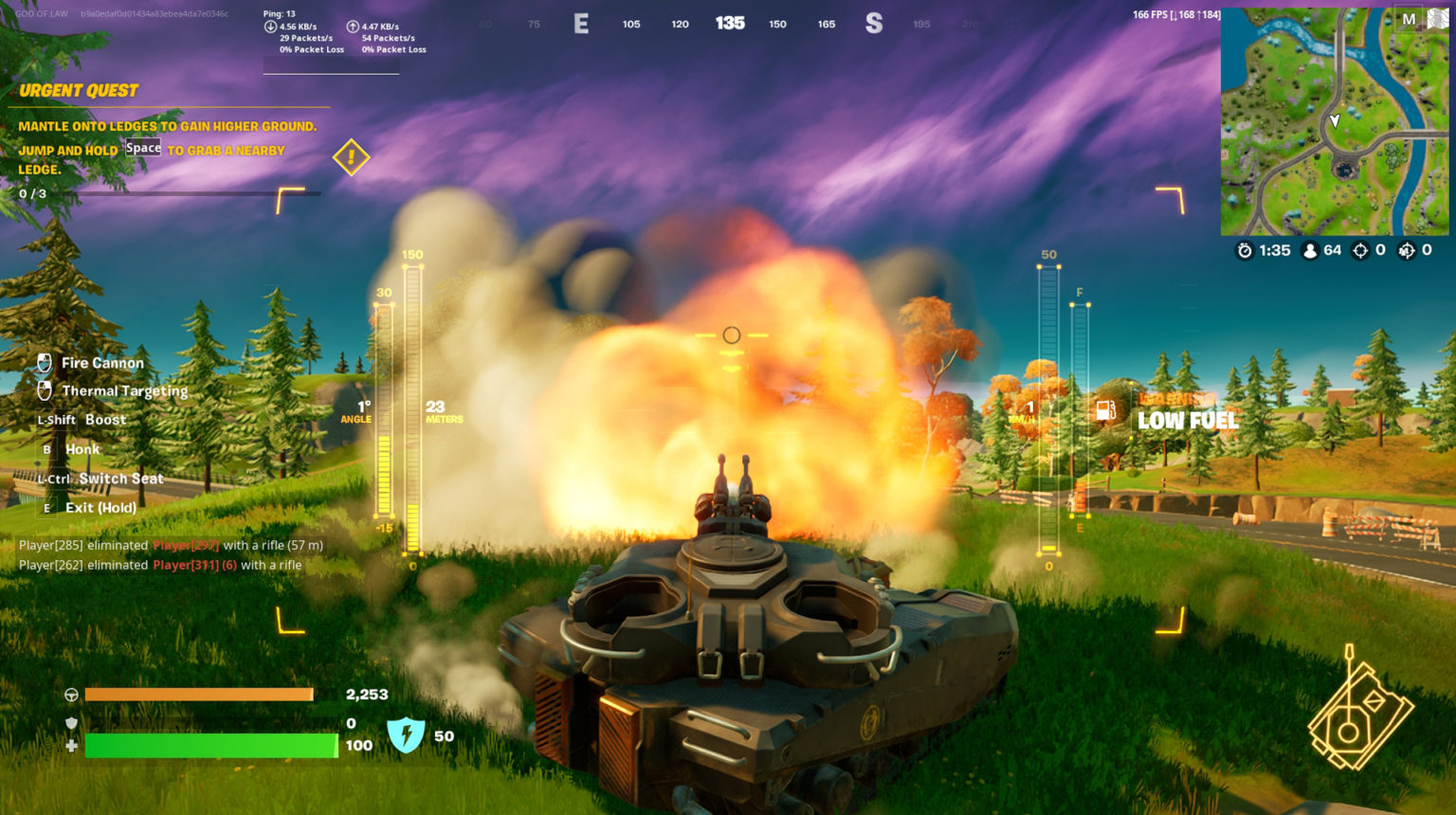
Task: Click the players remaining icon showing 64
Action: pos(1310,251)
